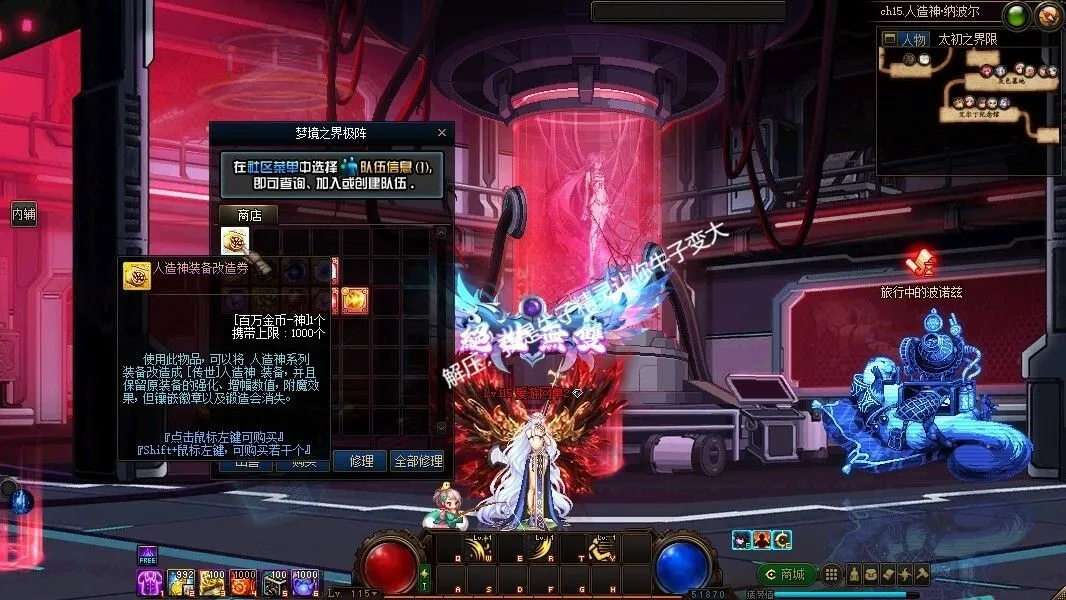Use the purple shirt quickslot item
Screen dimensions: 1066x600
tap(149, 583)
